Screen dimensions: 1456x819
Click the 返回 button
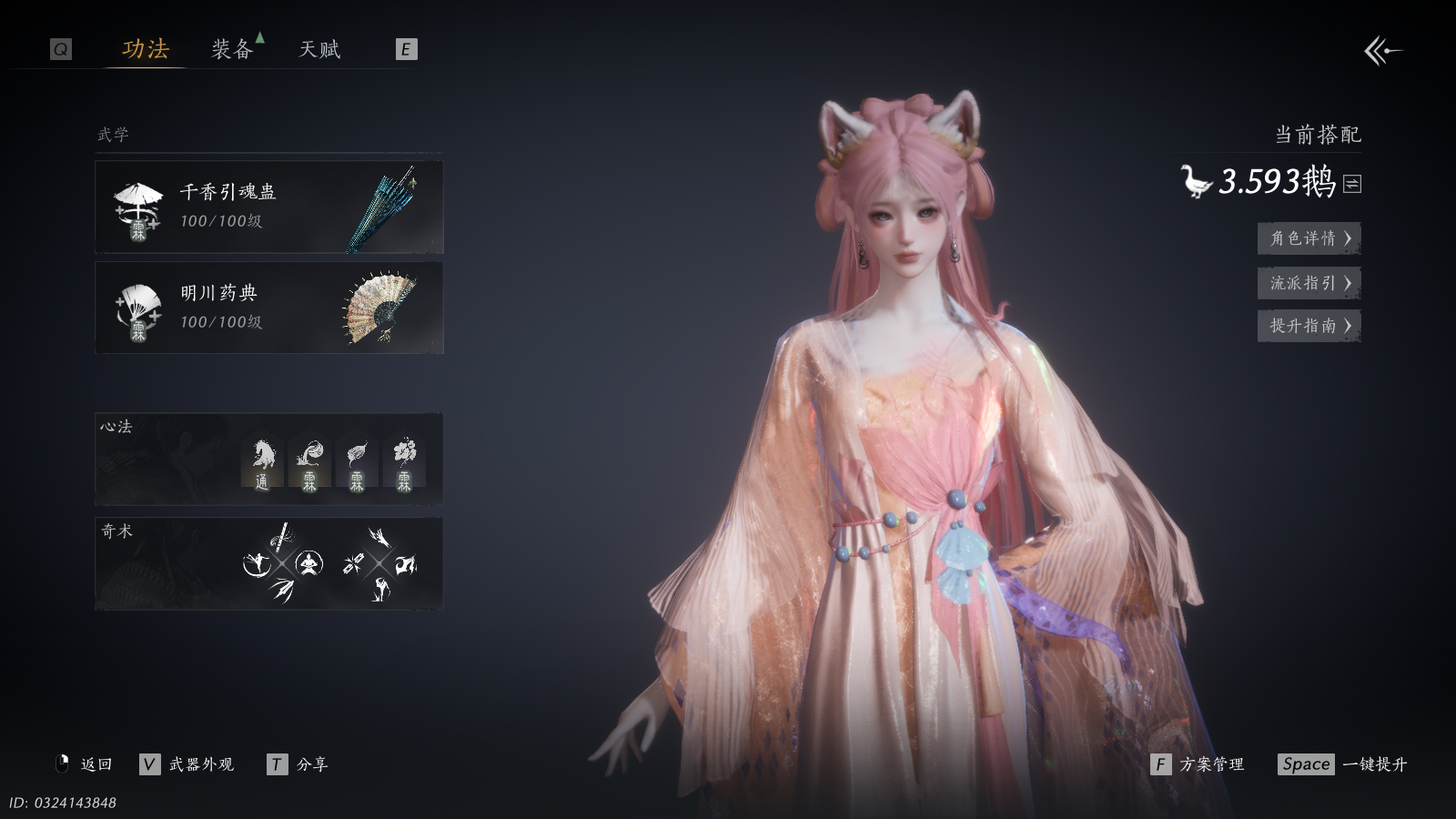coord(85,764)
